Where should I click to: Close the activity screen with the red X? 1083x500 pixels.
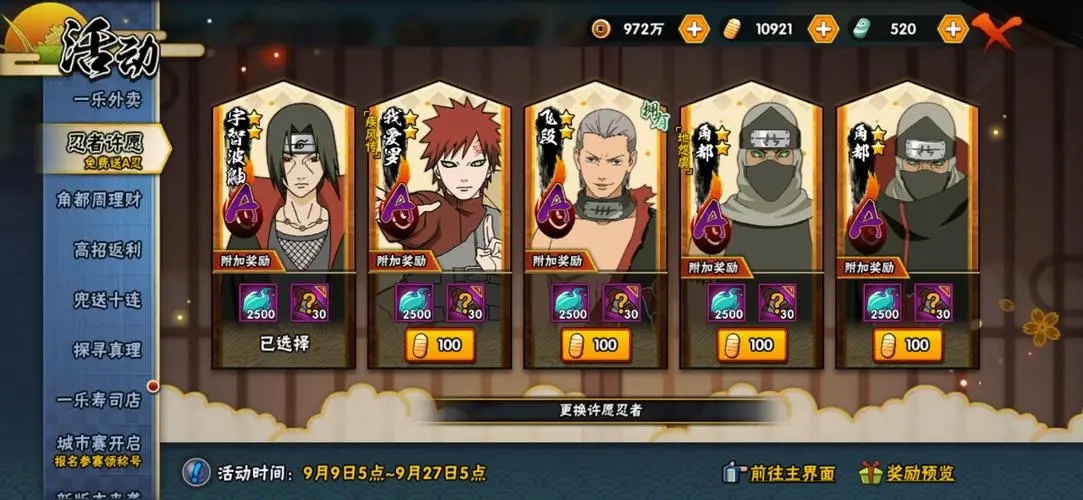point(996,31)
